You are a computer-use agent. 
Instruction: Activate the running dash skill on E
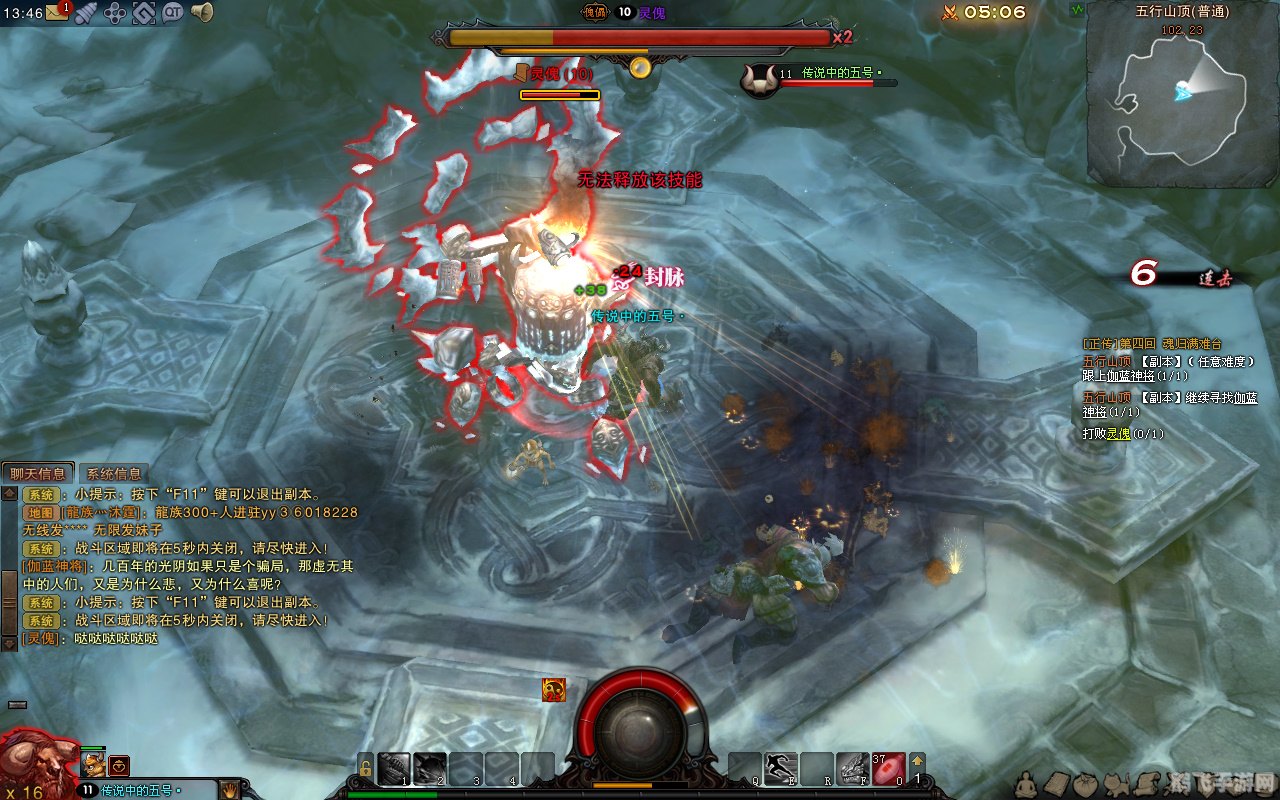click(x=780, y=768)
